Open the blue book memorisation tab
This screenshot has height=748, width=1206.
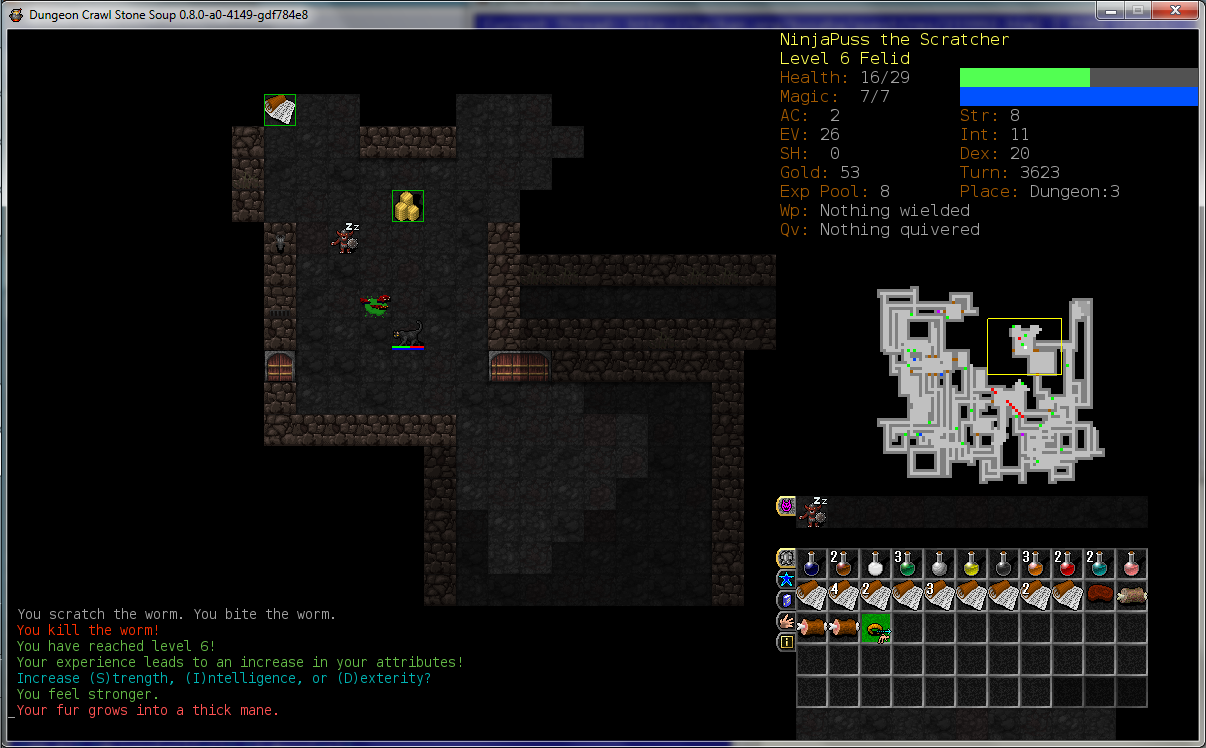pos(786,600)
